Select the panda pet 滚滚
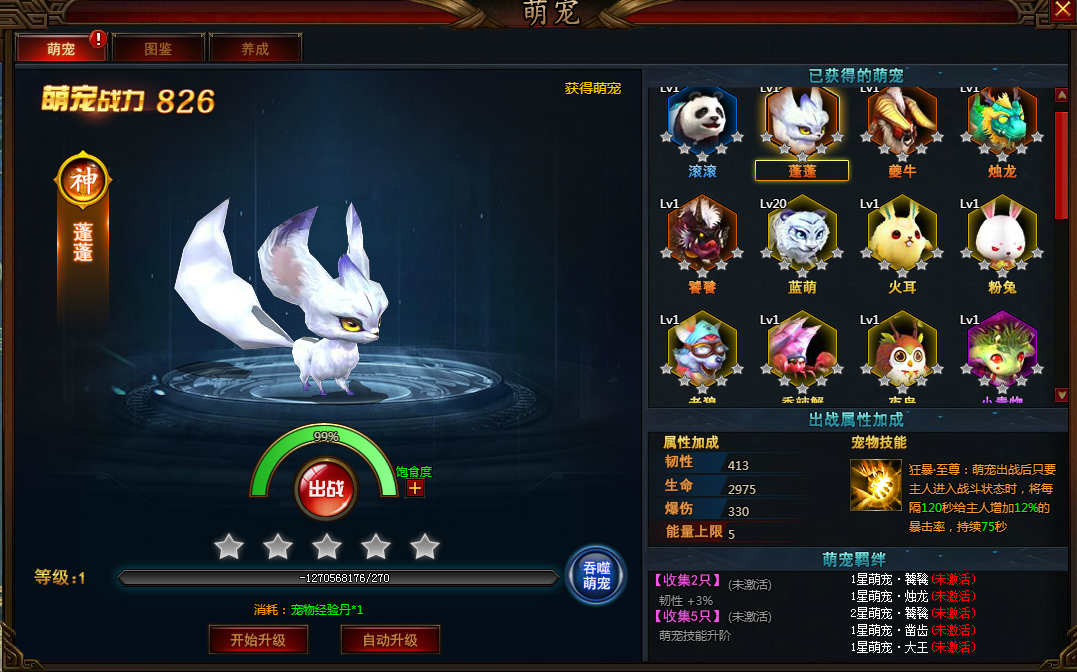 [702, 122]
